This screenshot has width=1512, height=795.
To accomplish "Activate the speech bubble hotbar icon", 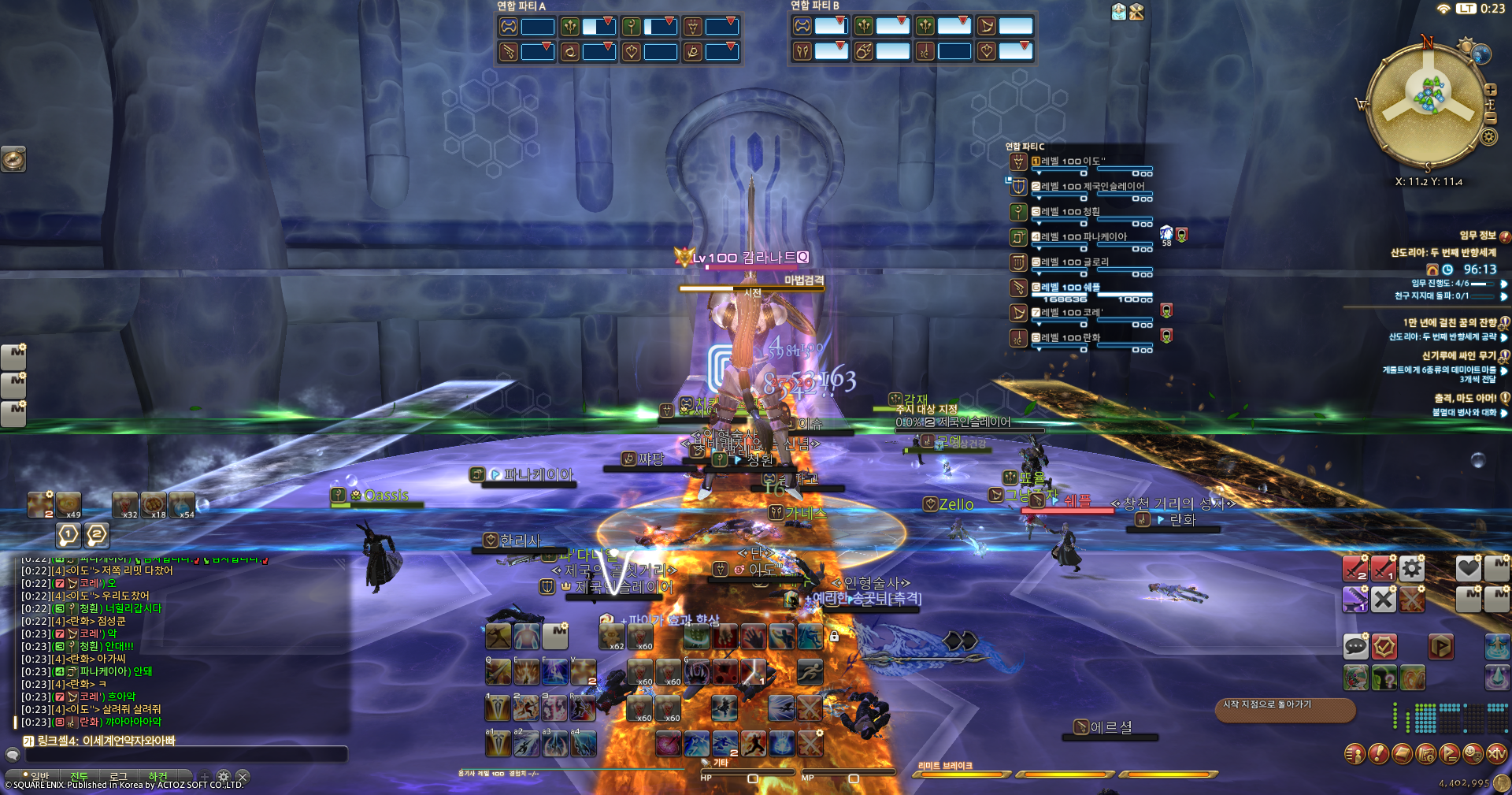I will pyautogui.click(x=1355, y=647).
